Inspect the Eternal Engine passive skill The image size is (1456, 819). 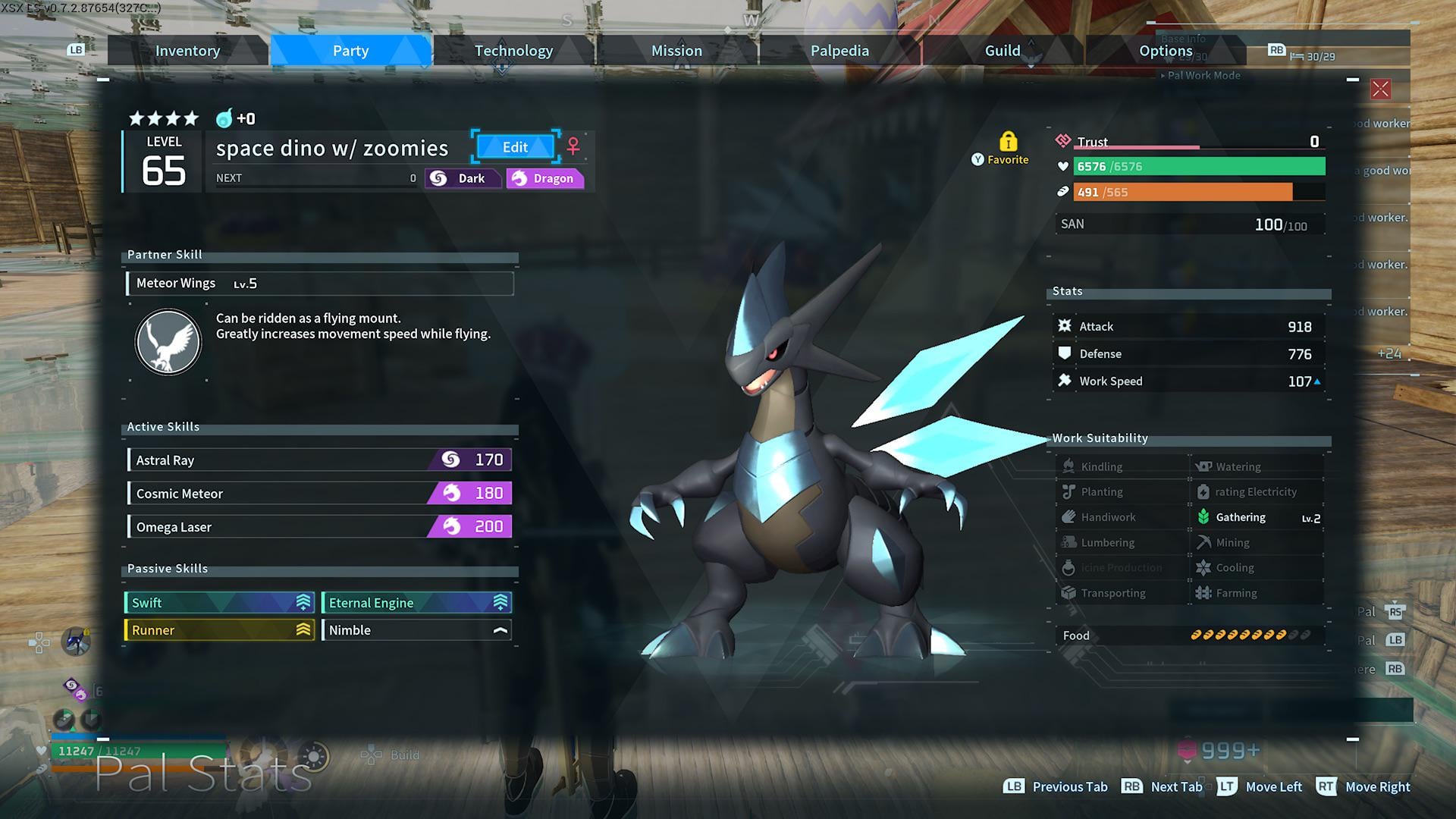click(416, 603)
